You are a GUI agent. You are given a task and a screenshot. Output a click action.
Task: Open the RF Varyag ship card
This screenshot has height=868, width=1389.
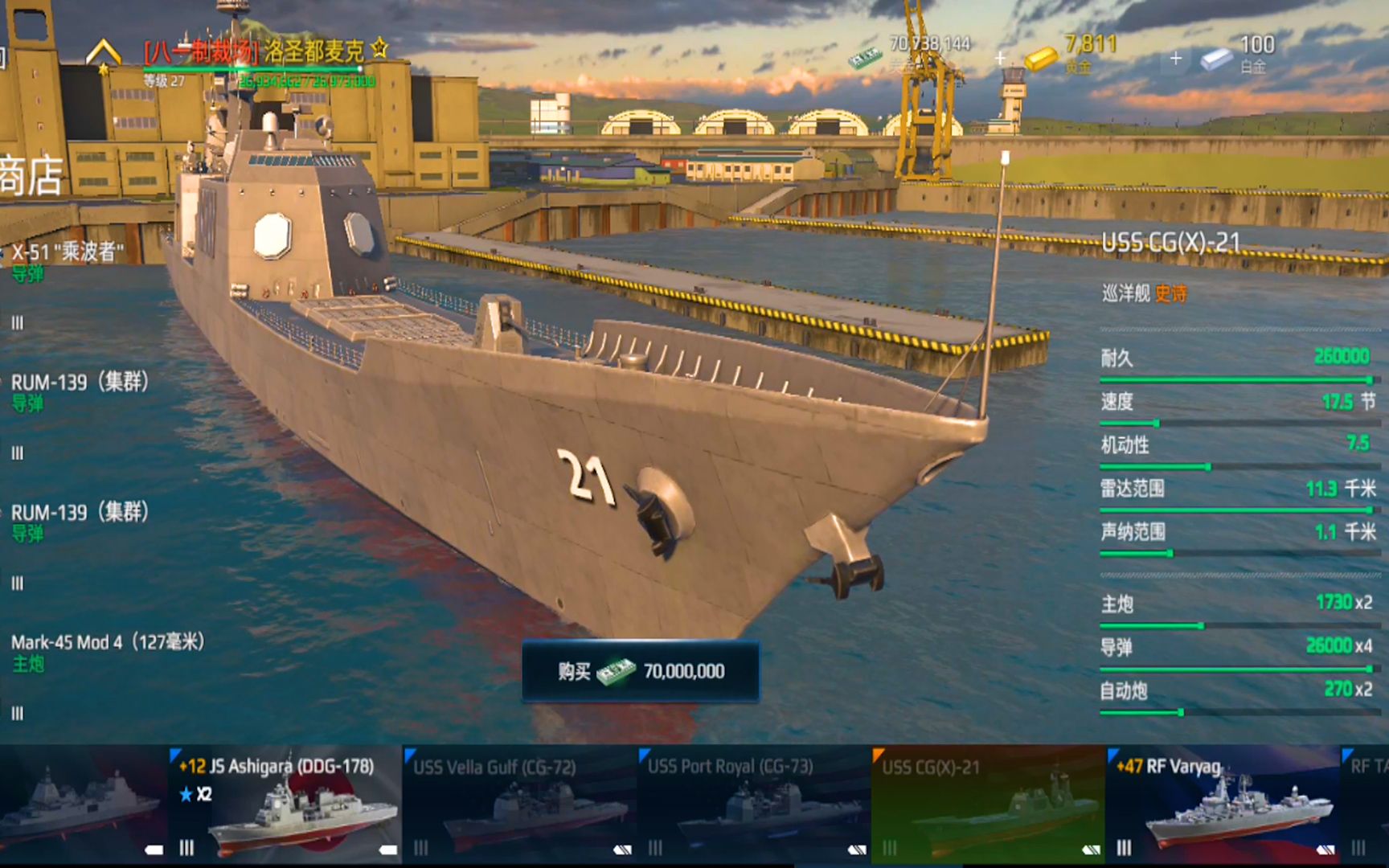click(1222, 804)
